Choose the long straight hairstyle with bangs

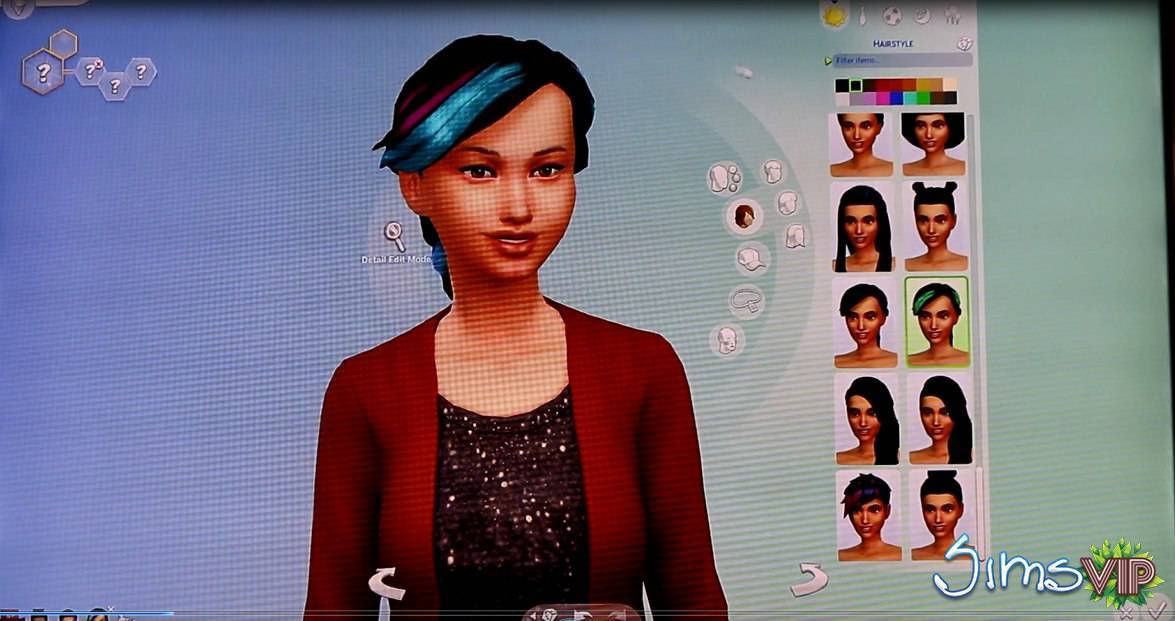pyautogui.click(x=863, y=227)
